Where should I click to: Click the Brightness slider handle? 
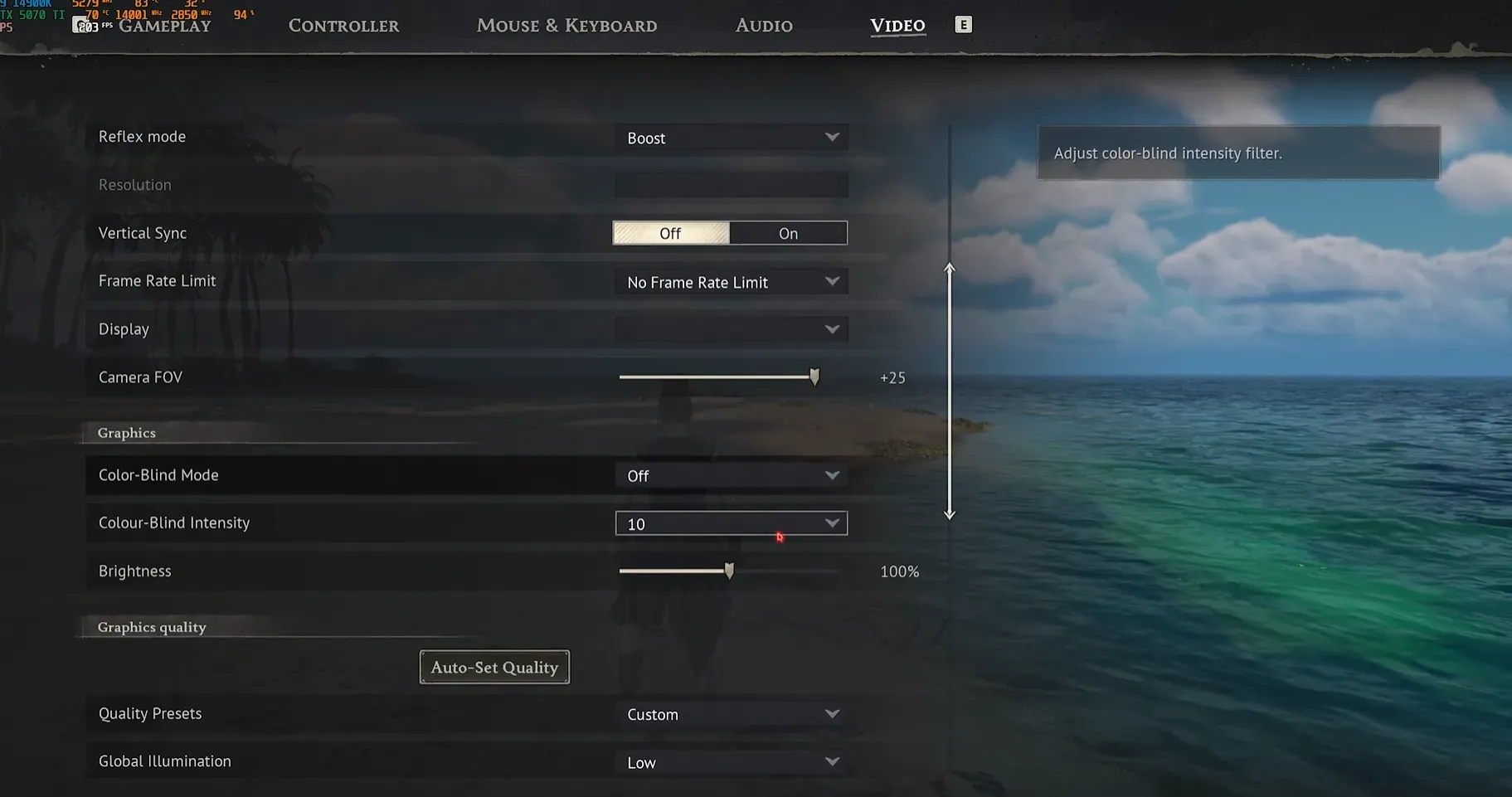point(729,571)
